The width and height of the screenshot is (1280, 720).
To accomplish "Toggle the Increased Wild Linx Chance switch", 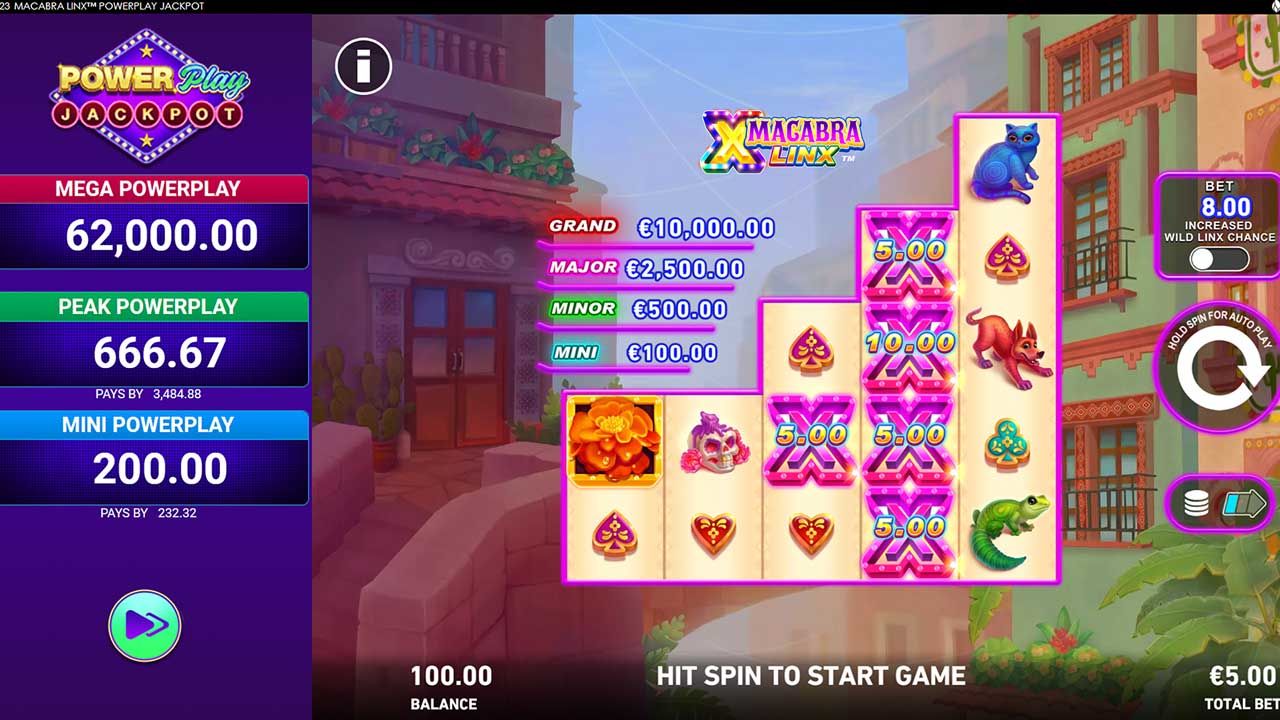I will pos(1218,256).
